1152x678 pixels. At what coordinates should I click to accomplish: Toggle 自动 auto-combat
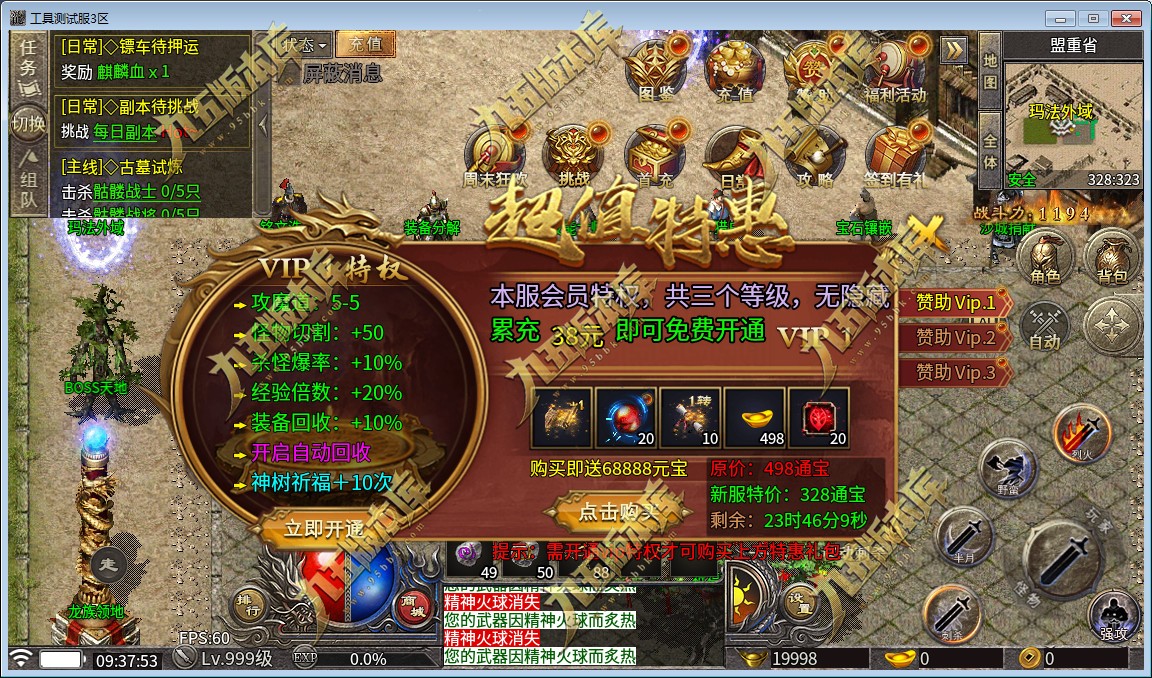(1044, 326)
